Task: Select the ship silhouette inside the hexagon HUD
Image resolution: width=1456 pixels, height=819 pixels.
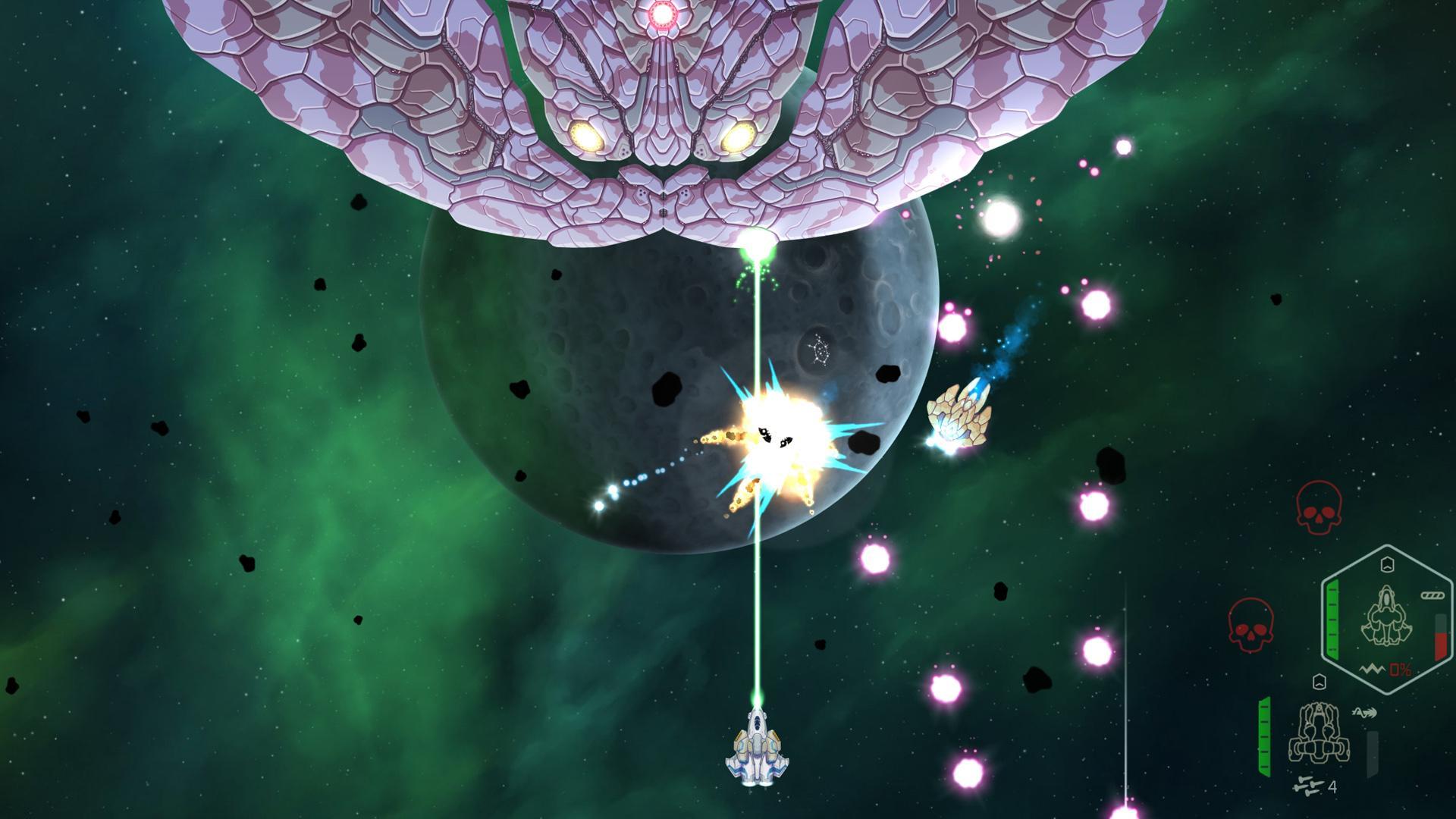Action: pyautogui.click(x=1386, y=615)
